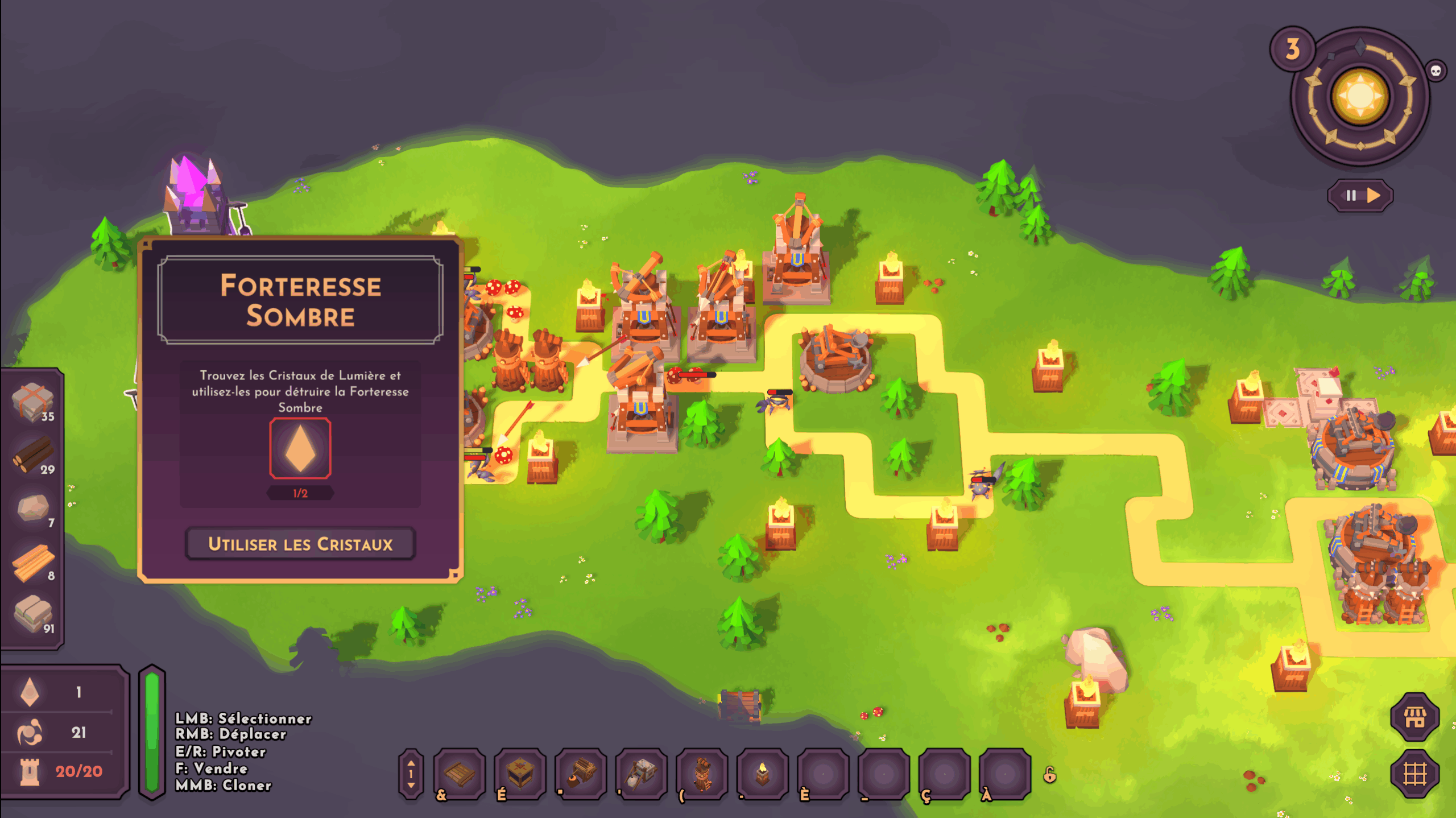The width and height of the screenshot is (1456, 818).
Task: Click the 'Utiliser les Cristaux' button
Action: pyautogui.click(x=300, y=544)
